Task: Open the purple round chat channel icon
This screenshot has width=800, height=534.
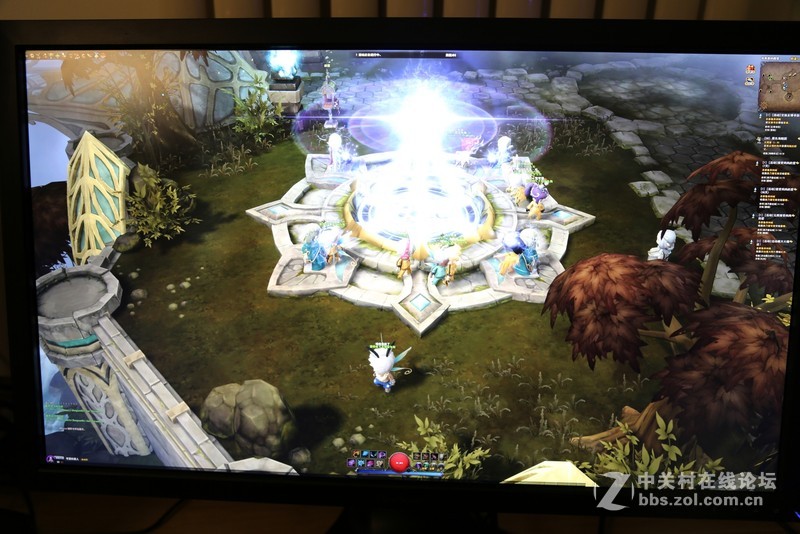Action: pos(49,458)
